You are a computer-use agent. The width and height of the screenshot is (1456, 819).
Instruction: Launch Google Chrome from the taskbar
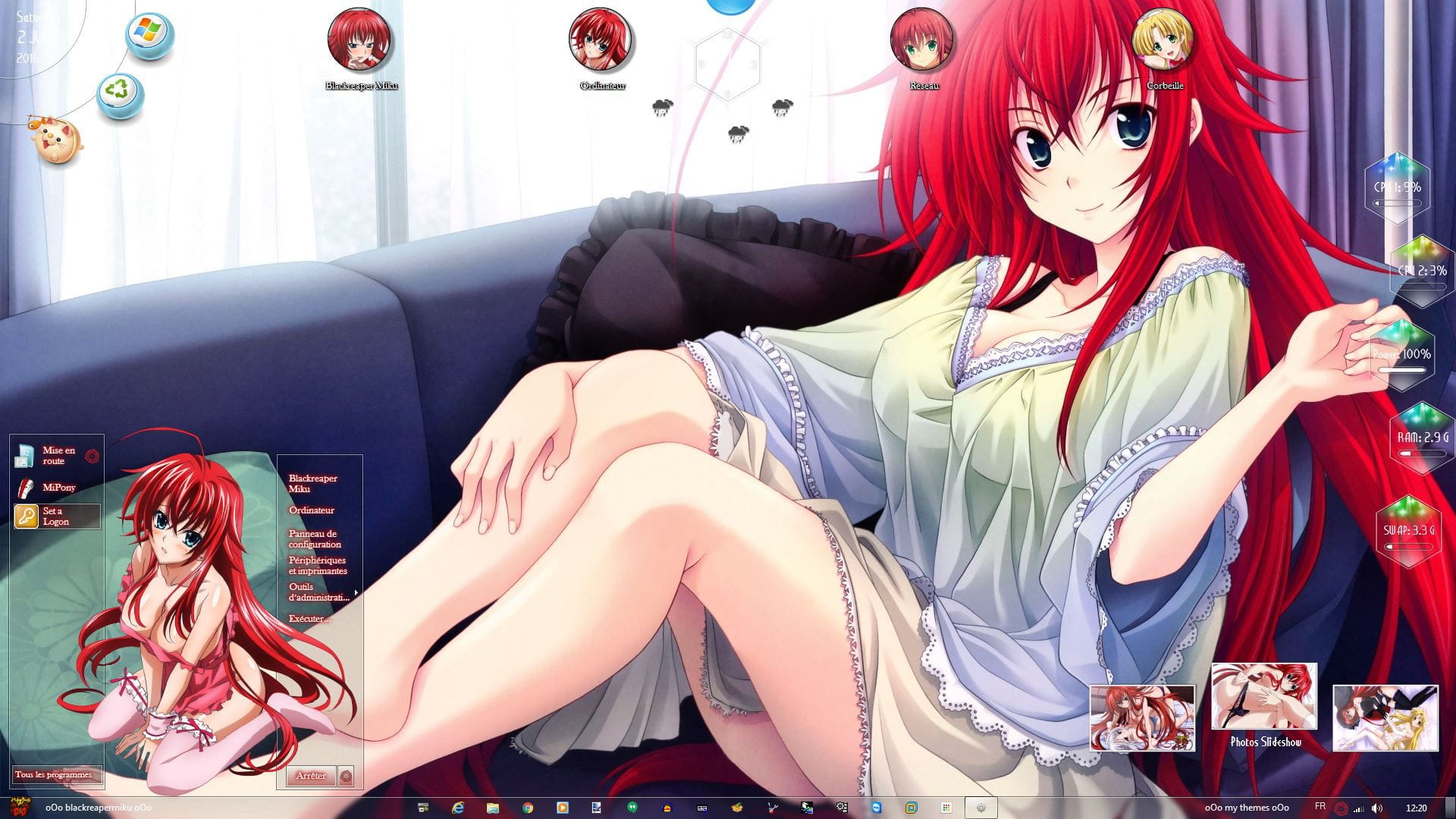click(x=528, y=808)
